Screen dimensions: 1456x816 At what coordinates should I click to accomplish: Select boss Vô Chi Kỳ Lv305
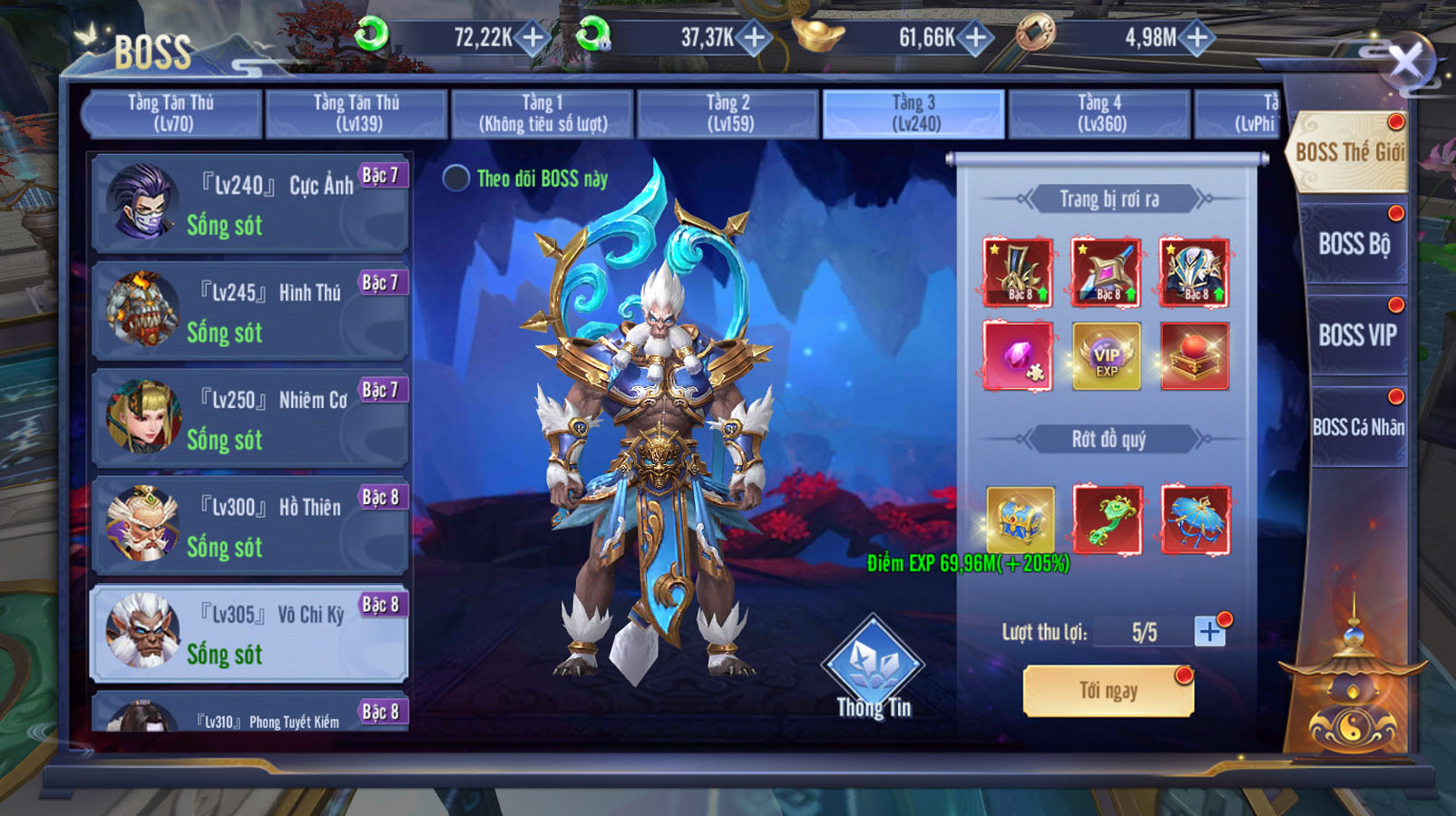coord(251,632)
